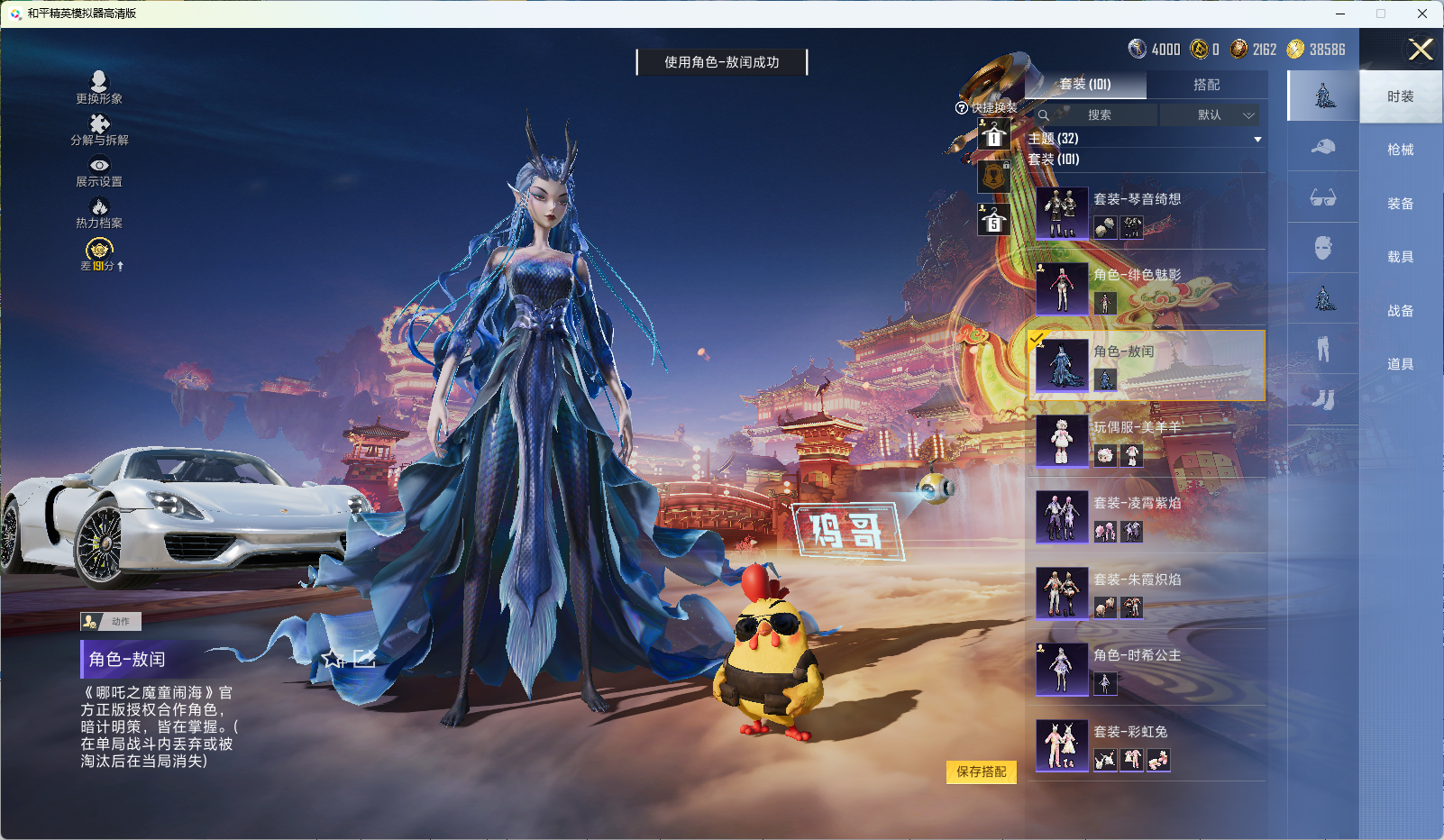The image size is (1444, 840).
Task: Select the cap headwear category icon
Action: tap(1323, 147)
